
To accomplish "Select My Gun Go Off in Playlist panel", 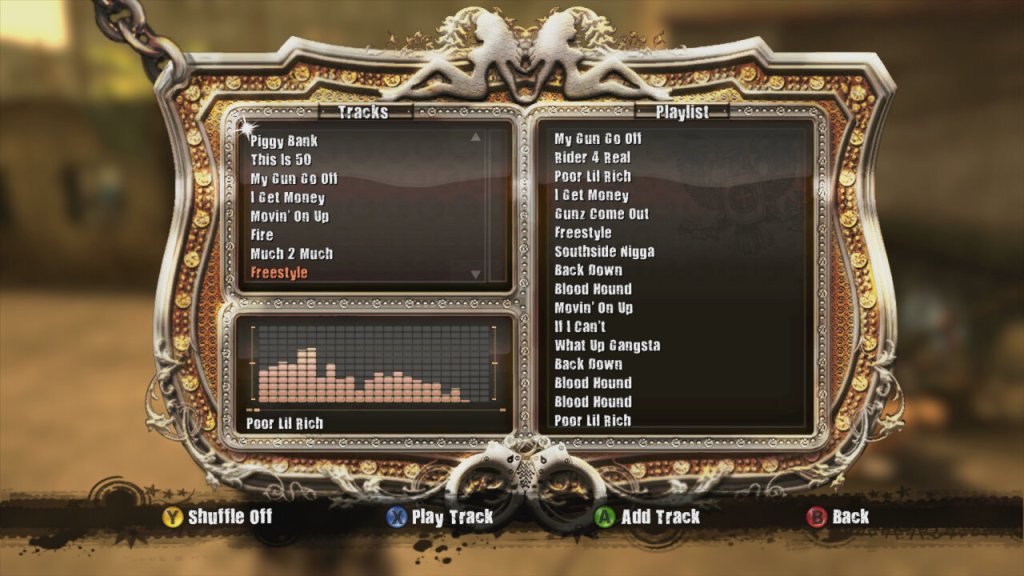I will (x=598, y=139).
